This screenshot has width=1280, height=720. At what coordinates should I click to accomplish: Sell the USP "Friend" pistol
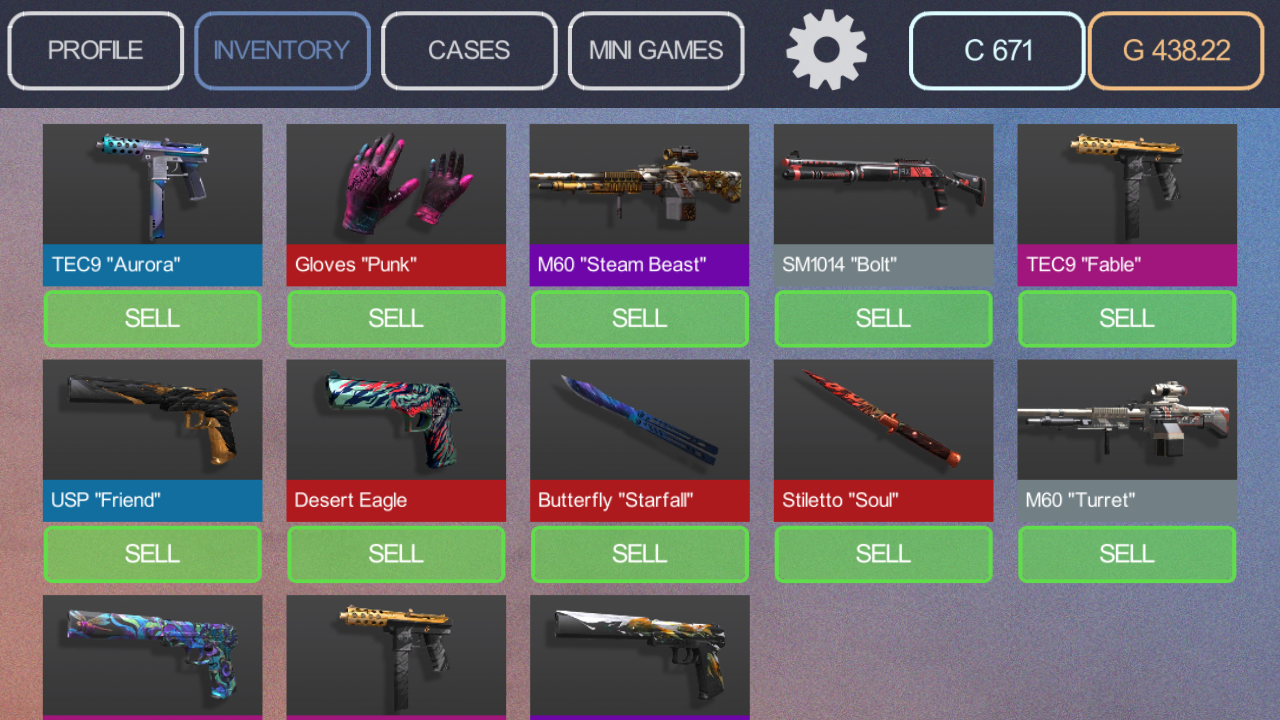(x=152, y=553)
